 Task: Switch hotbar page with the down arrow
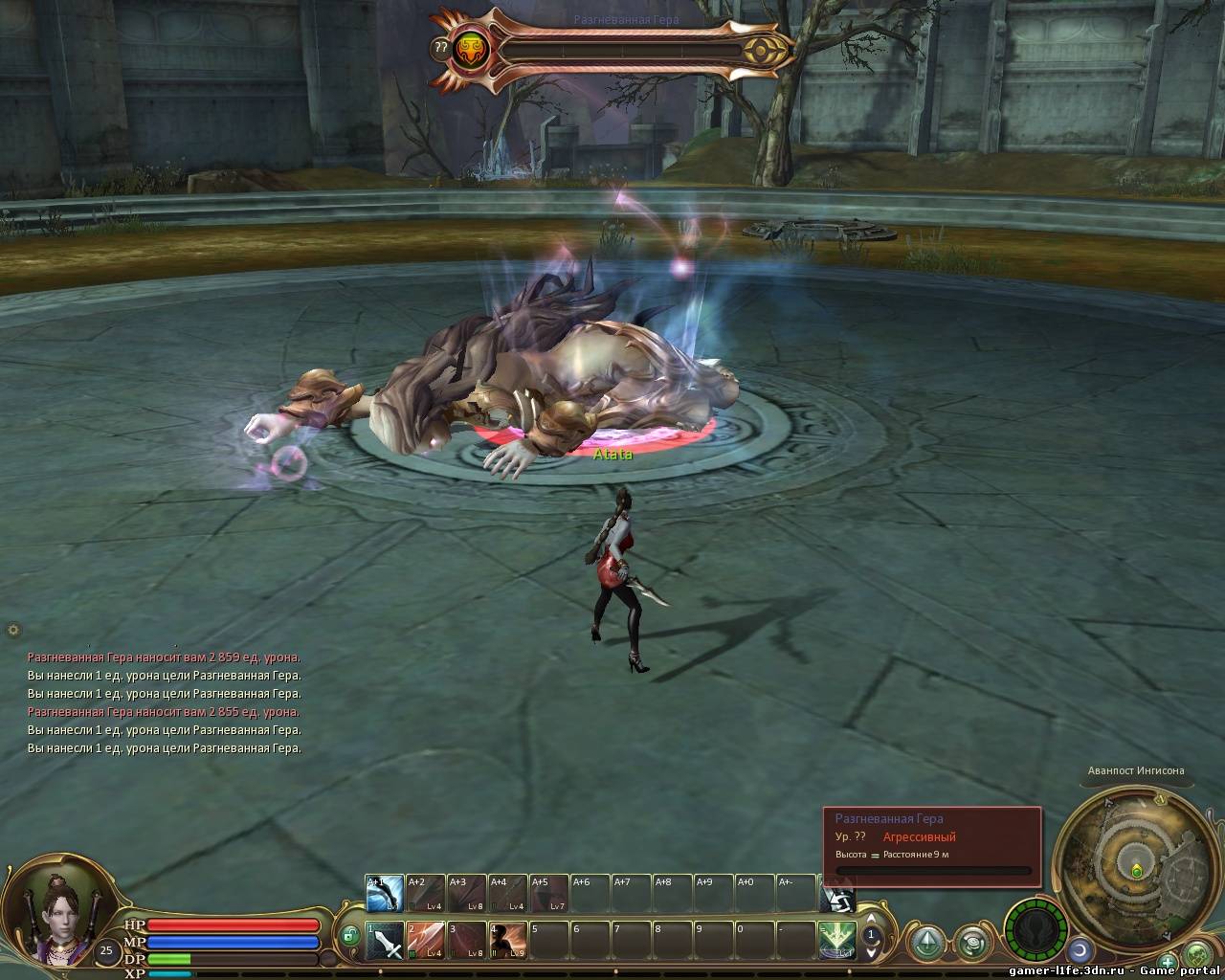point(871,952)
